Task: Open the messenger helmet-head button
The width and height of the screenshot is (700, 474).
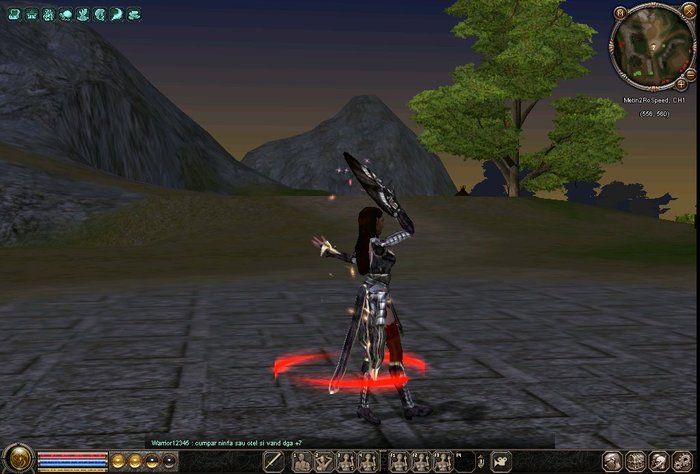Action: coord(658,461)
